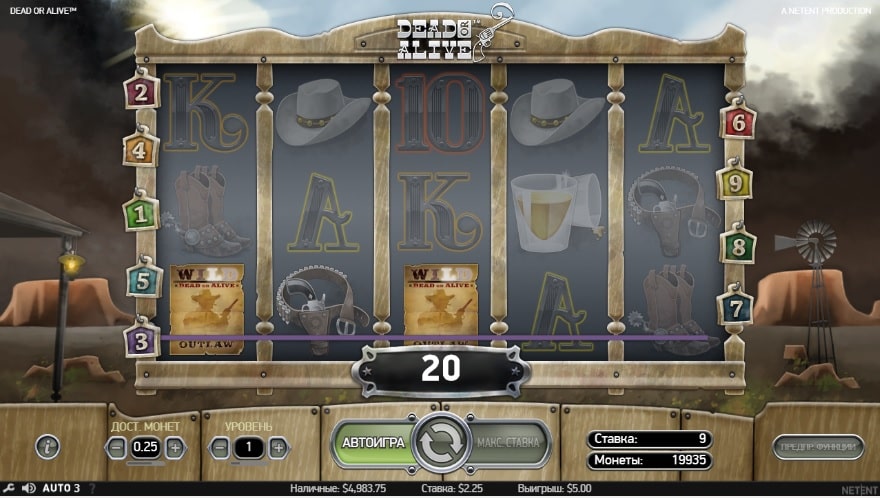This screenshot has height=498, width=880.
Task: Select payline tag number 3
Action: click(x=141, y=340)
